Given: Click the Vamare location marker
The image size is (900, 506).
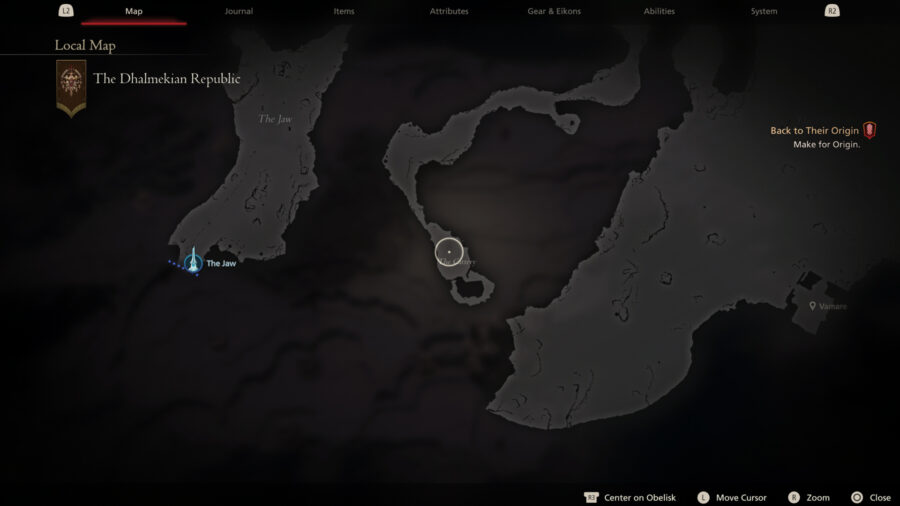Looking at the screenshot, I should point(813,306).
